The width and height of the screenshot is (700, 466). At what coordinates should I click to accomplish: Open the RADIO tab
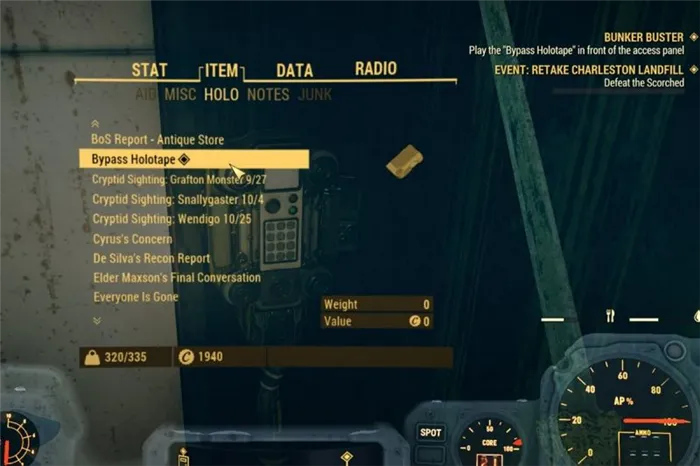(376, 70)
